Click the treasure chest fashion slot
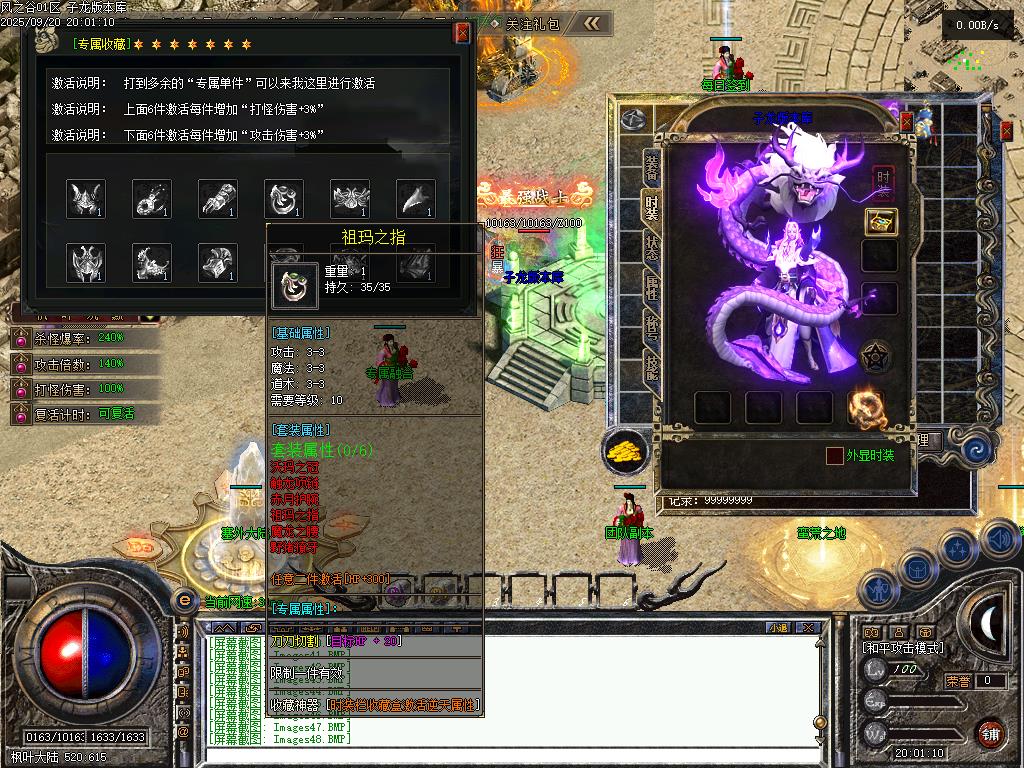The width and height of the screenshot is (1024, 768). coord(880,222)
